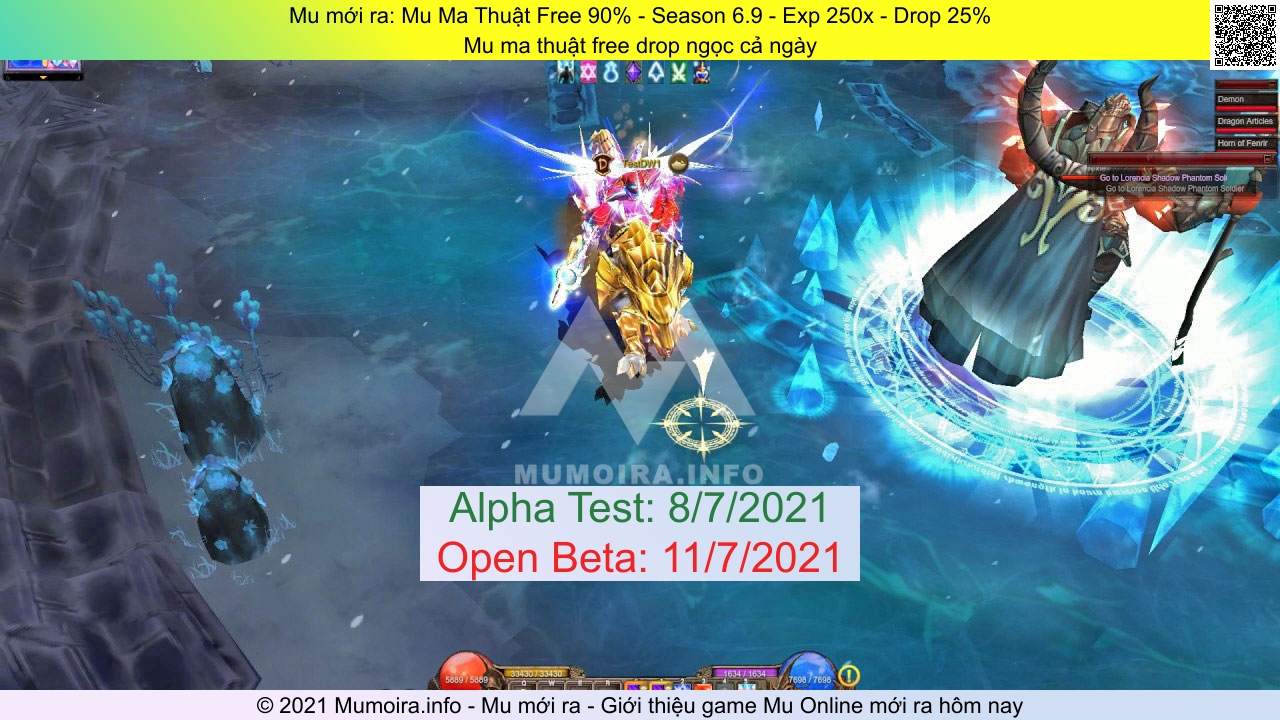Viewport: 1280px width, 720px height.
Task: Collapse the quest tracker with its small red arrow
Action: pyautogui.click(x=1268, y=158)
